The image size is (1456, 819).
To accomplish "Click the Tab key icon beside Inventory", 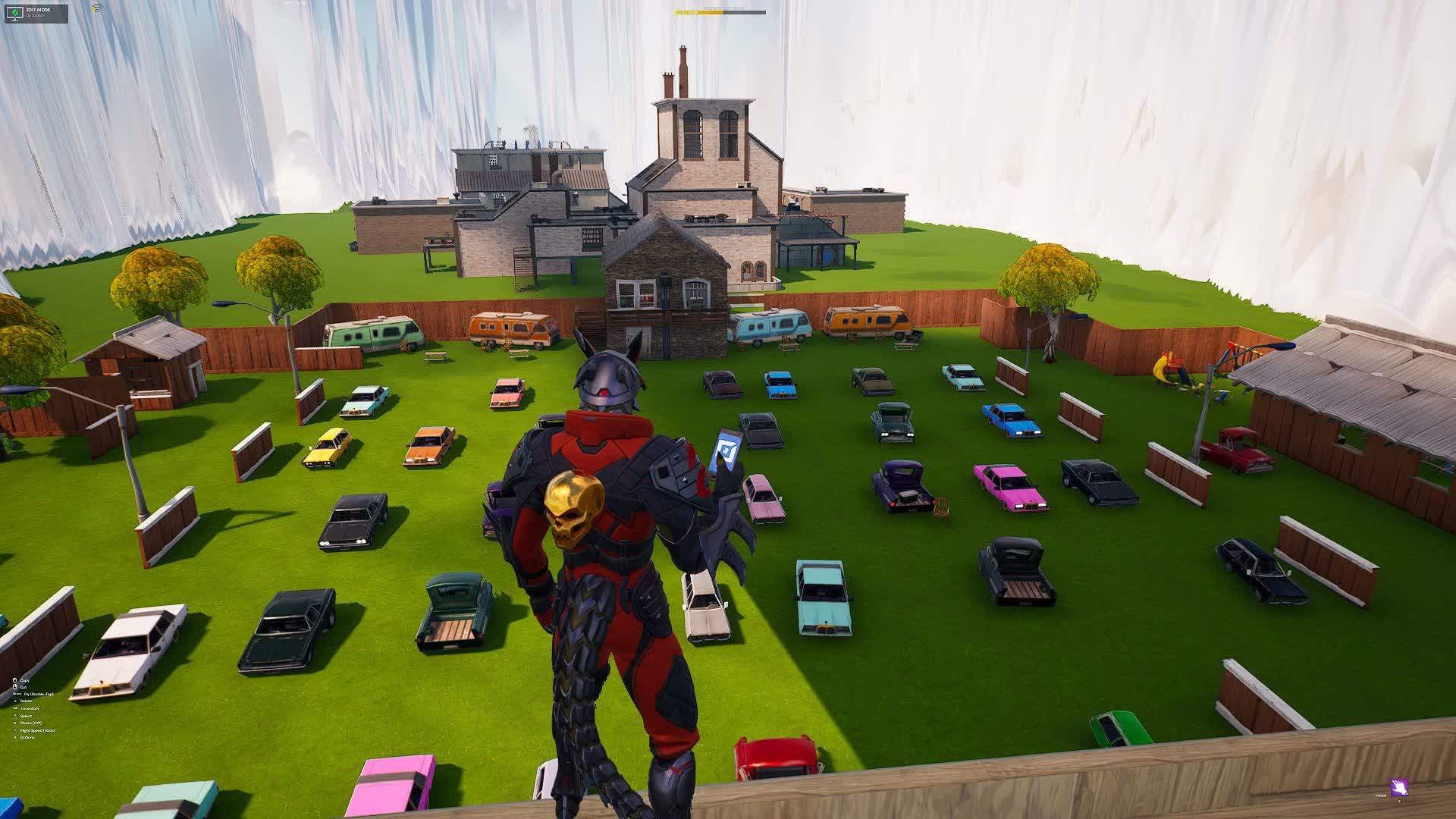I will pos(16,708).
